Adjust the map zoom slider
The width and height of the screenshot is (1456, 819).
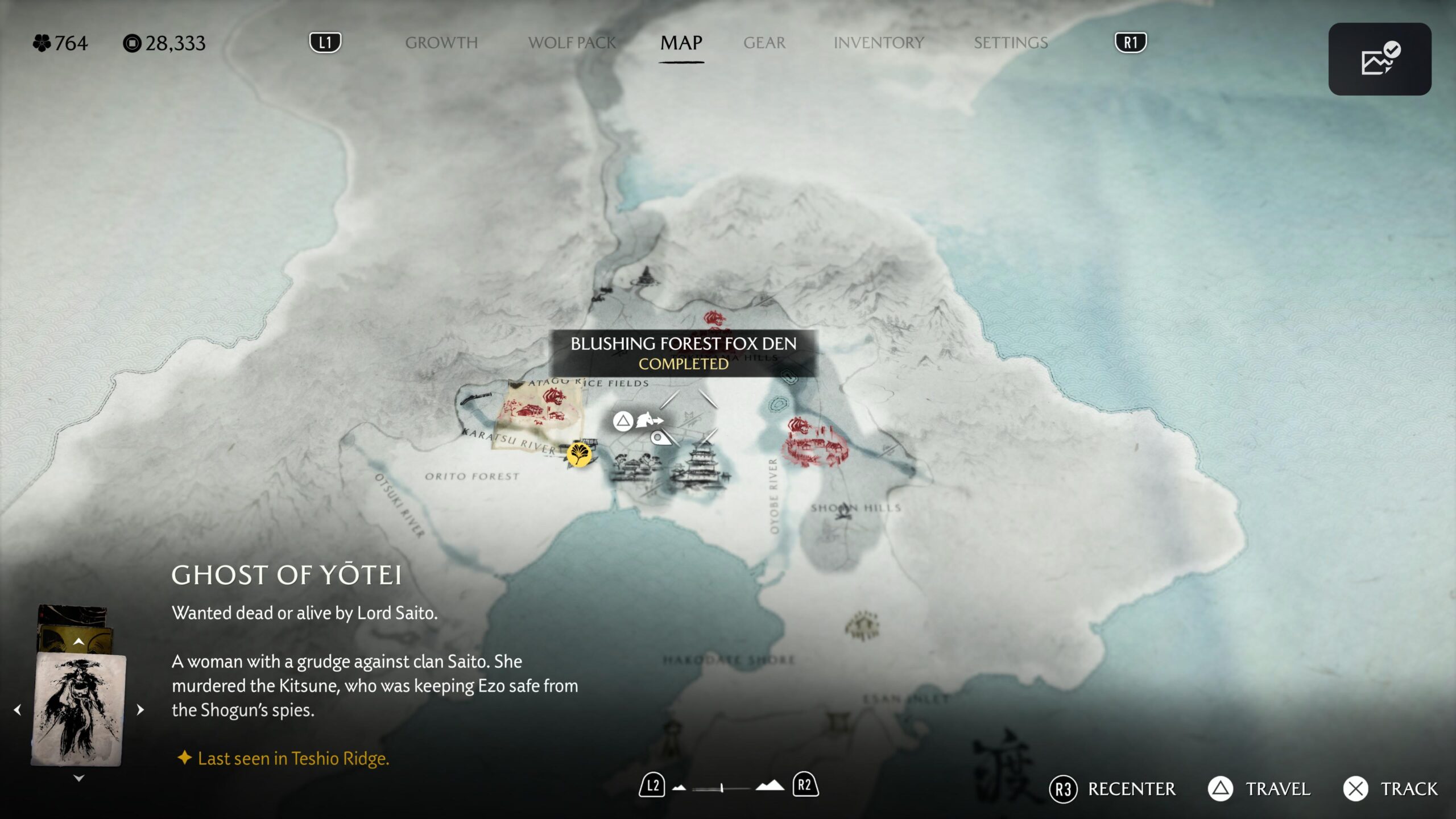pos(721,788)
